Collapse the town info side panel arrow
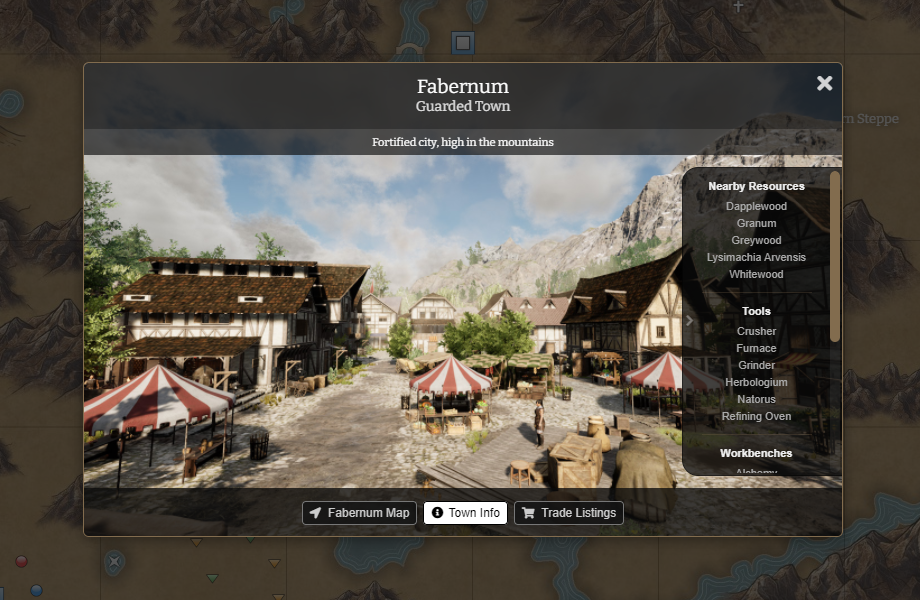Screen dimensions: 920x600 (689, 321)
